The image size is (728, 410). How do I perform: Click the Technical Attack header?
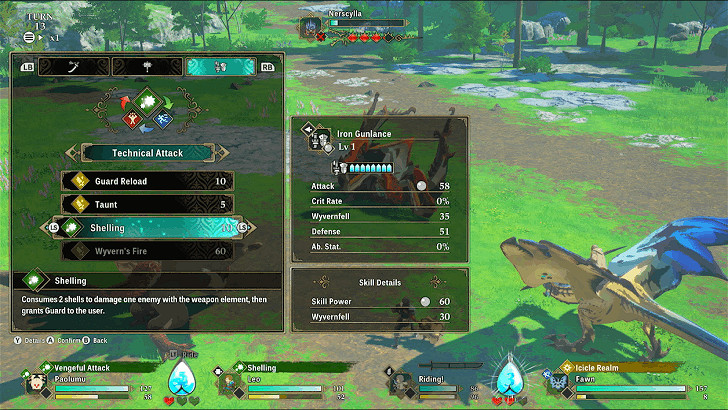[147, 152]
